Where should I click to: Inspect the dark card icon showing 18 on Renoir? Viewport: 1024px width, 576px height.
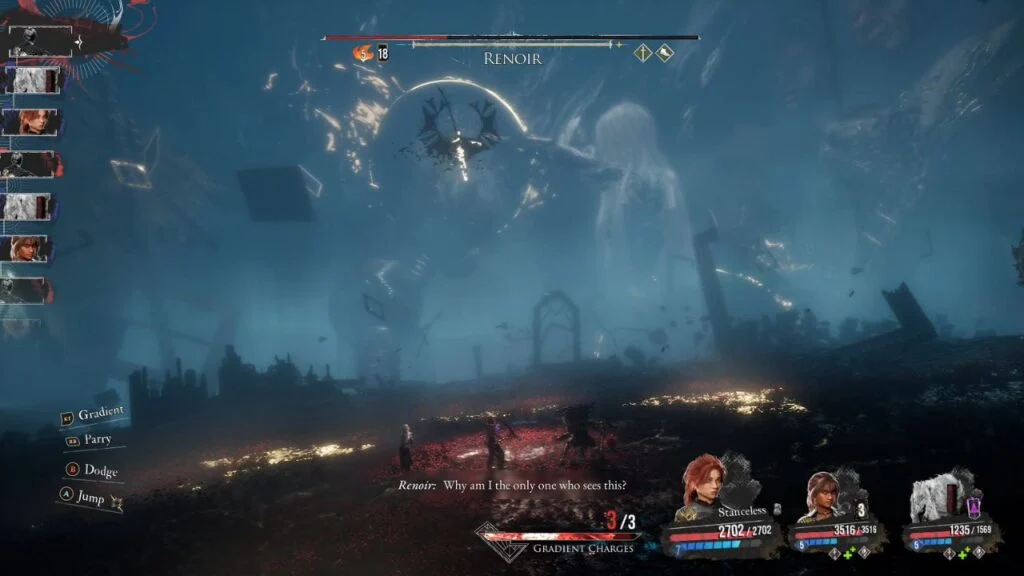(x=383, y=53)
